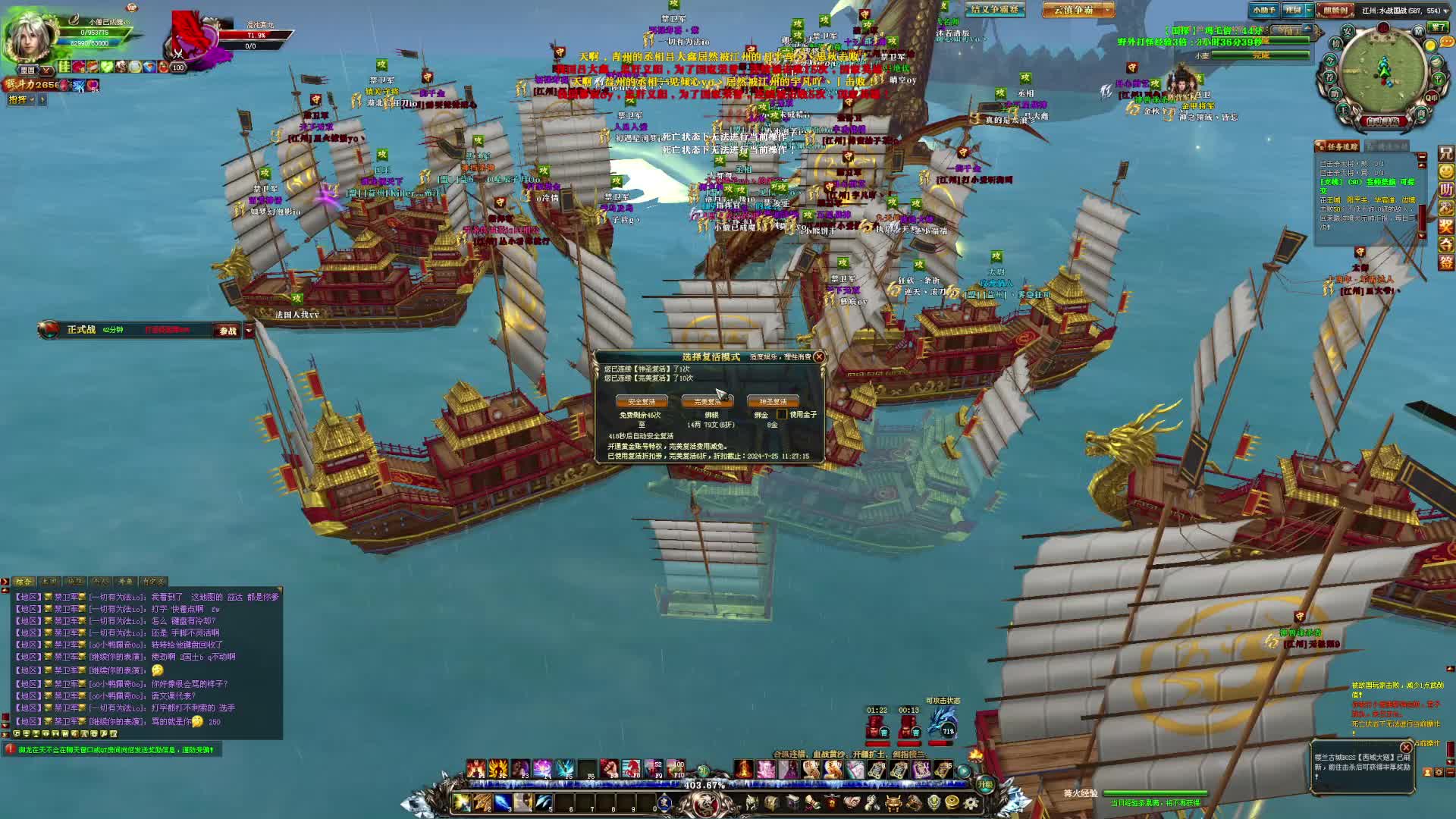1456x819 pixels.
Task: Switch to the 任务追踪 quest tracker tab
Action: click(1340, 146)
